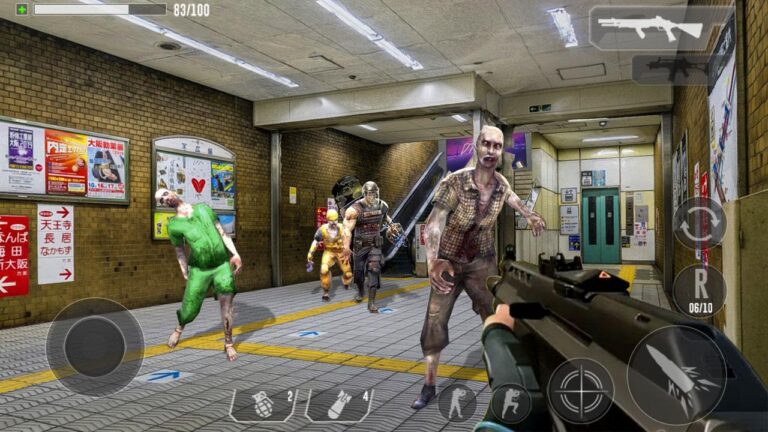This screenshot has width=768, height=432.
Task: Toggle aim with the crosshair button
Action: (x=580, y=391)
